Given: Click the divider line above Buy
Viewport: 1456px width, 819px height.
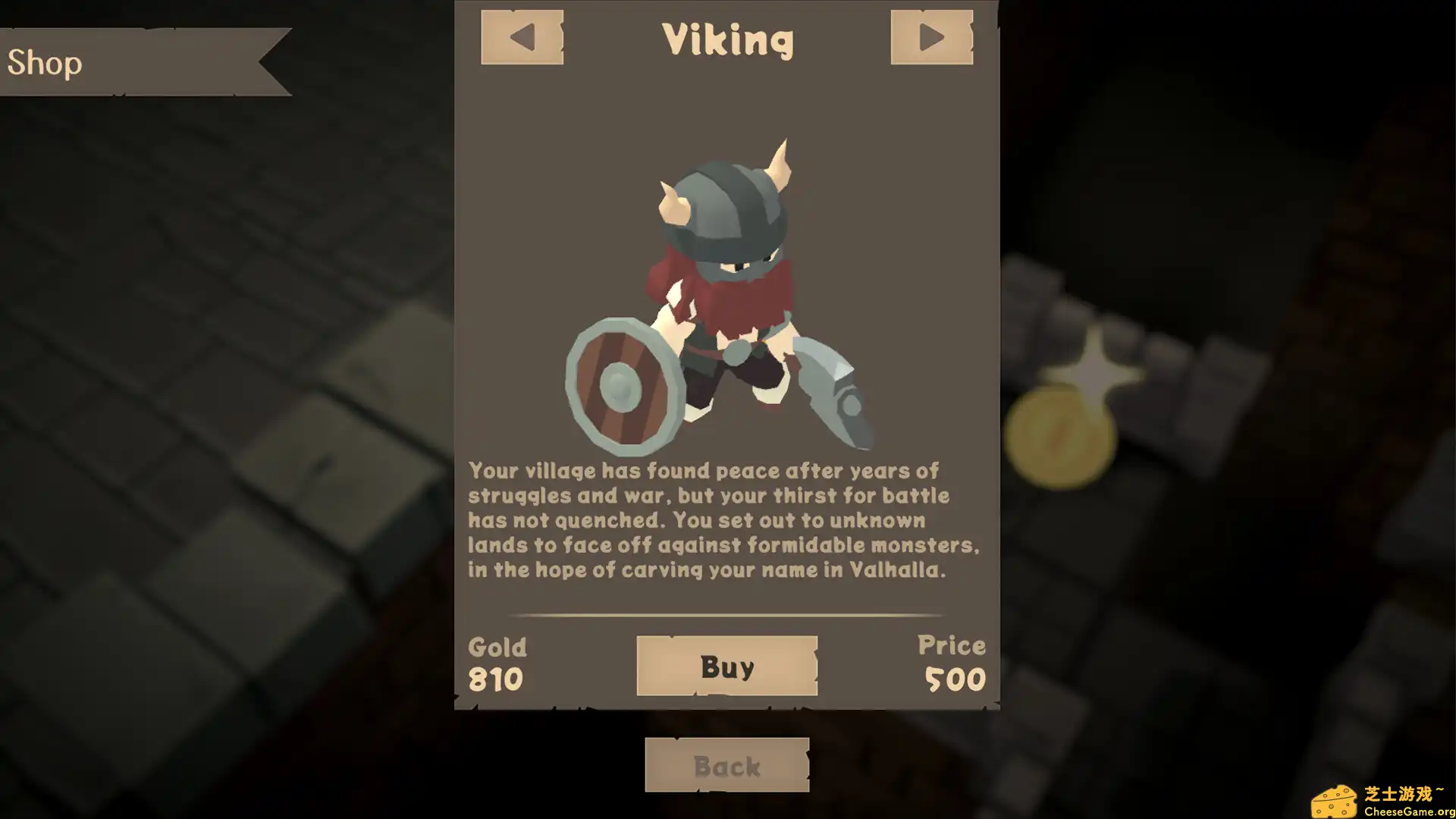Looking at the screenshot, I should click(726, 616).
